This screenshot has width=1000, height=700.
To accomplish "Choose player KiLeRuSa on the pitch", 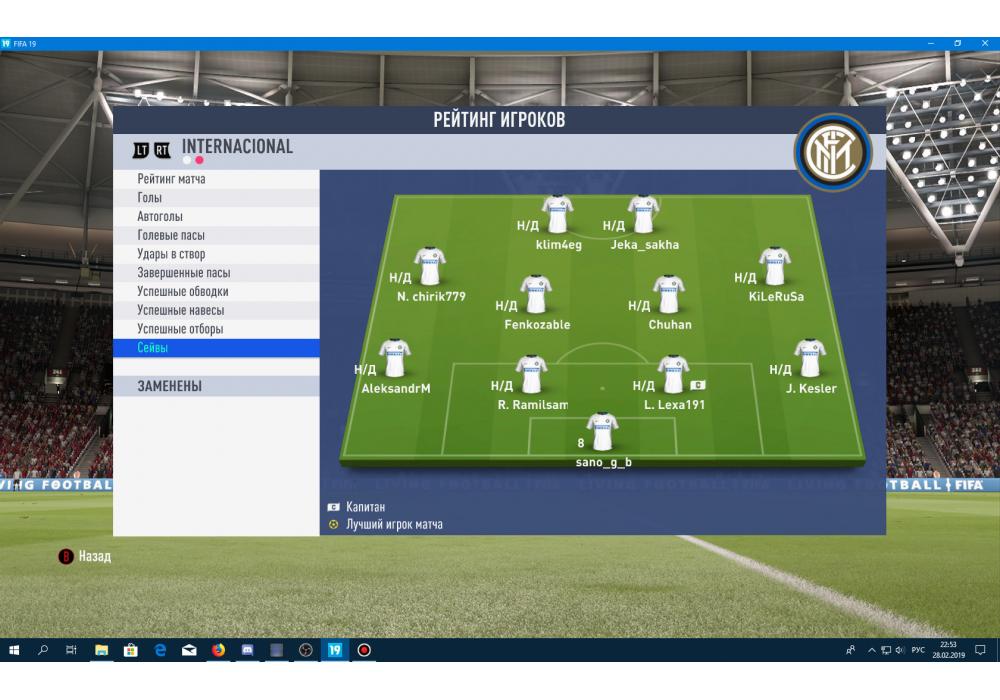I will [775, 267].
